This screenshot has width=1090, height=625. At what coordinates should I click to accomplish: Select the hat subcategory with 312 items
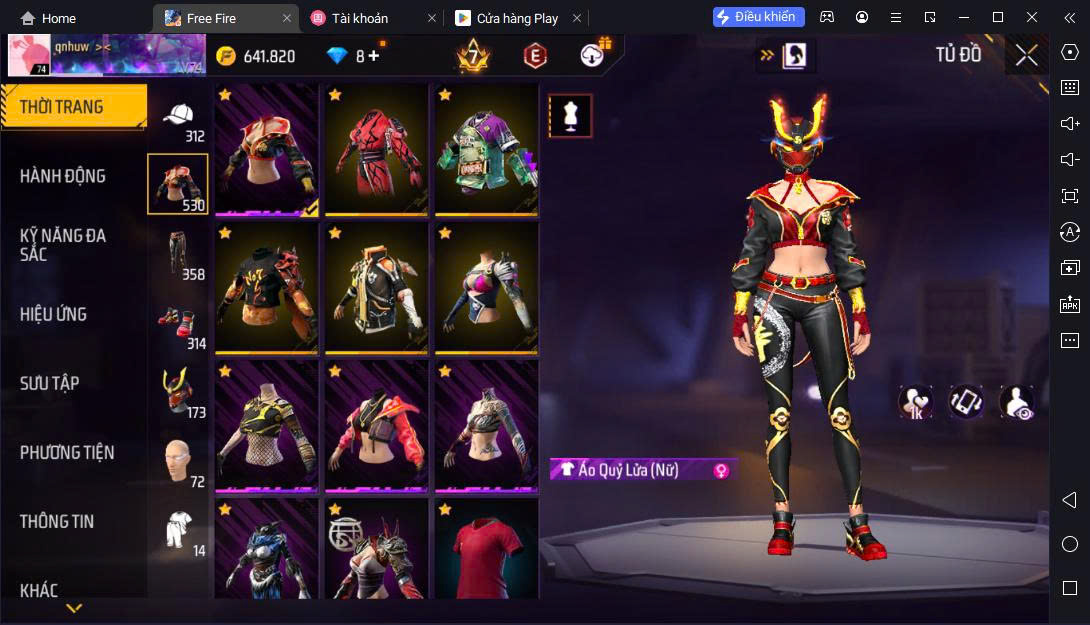tap(179, 119)
